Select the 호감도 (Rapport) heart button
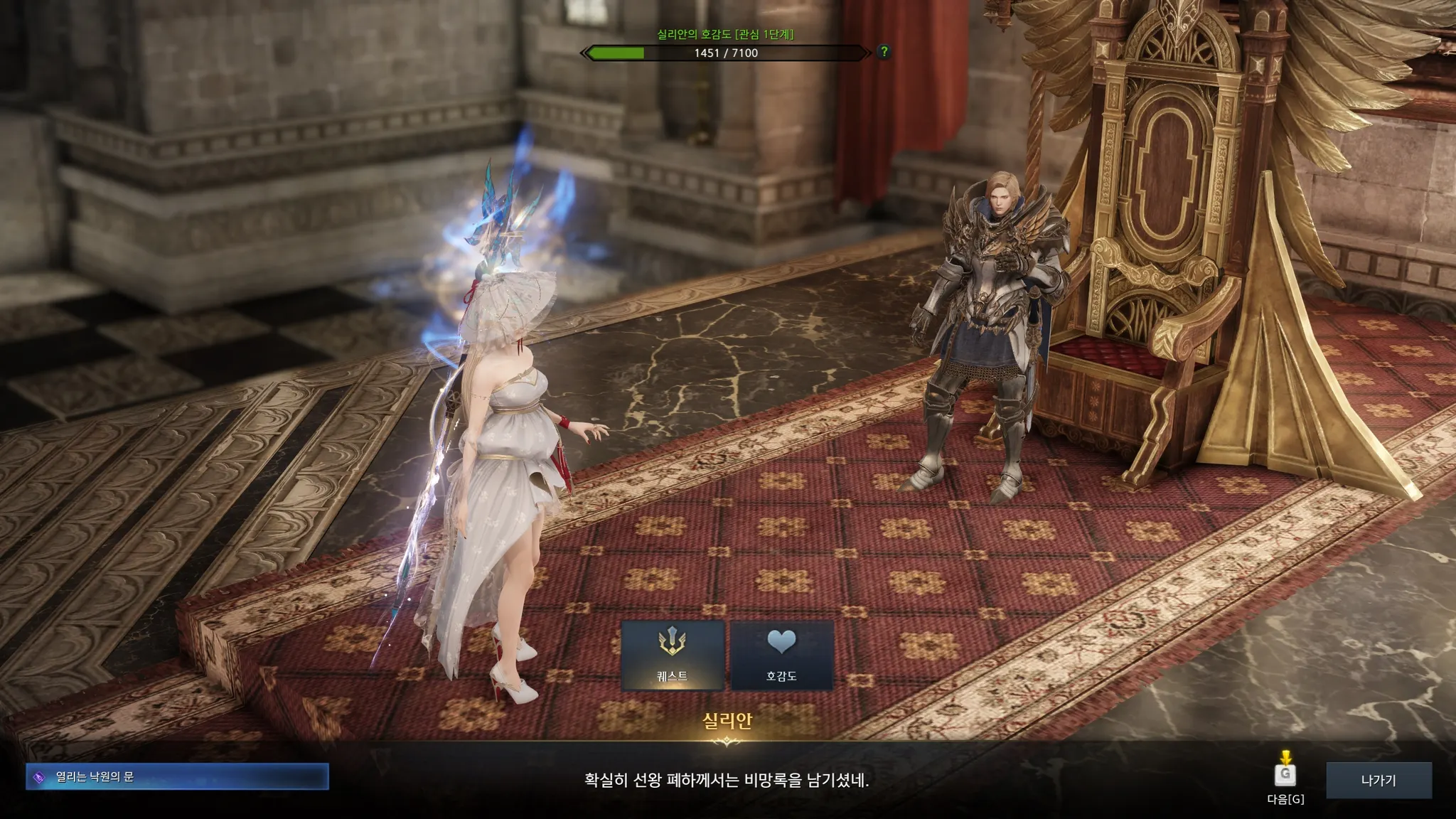 (781, 655)
